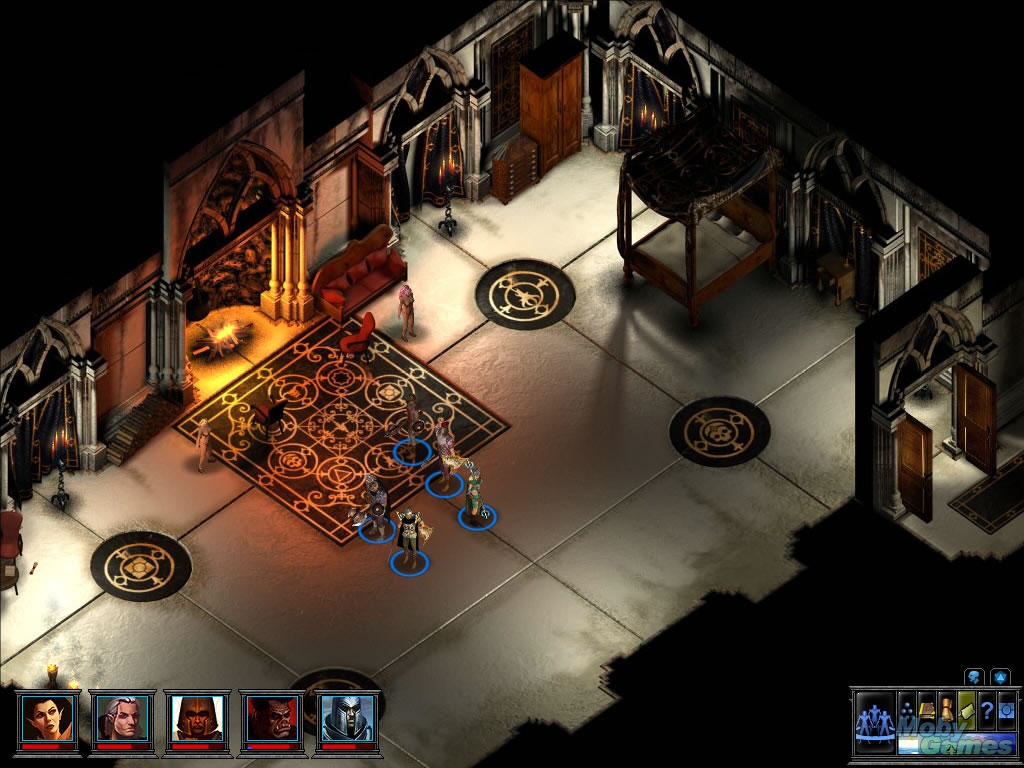Click the day-night time bar

point(955,745)
